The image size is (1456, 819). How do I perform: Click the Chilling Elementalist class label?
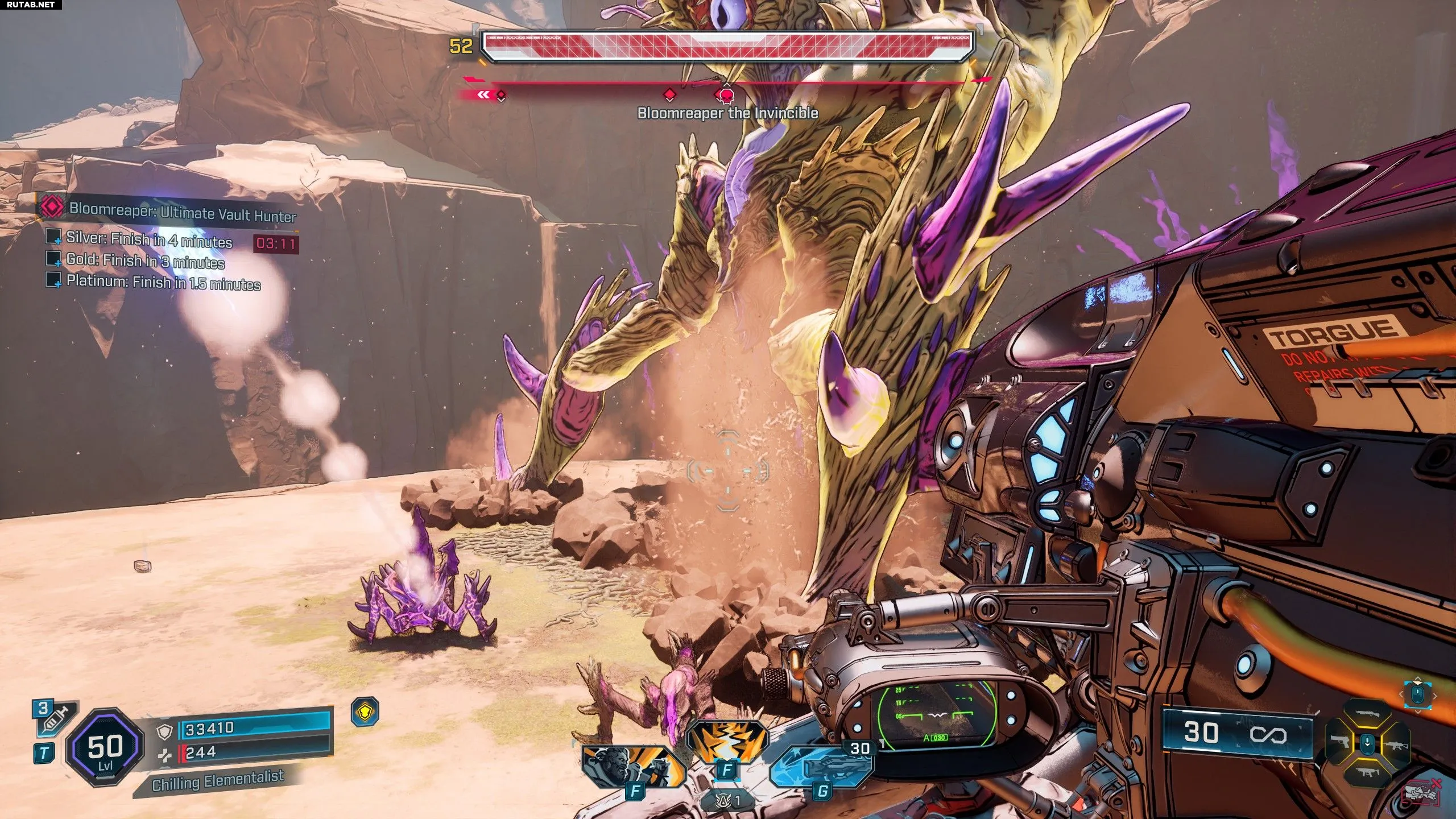tap(218, 780)
